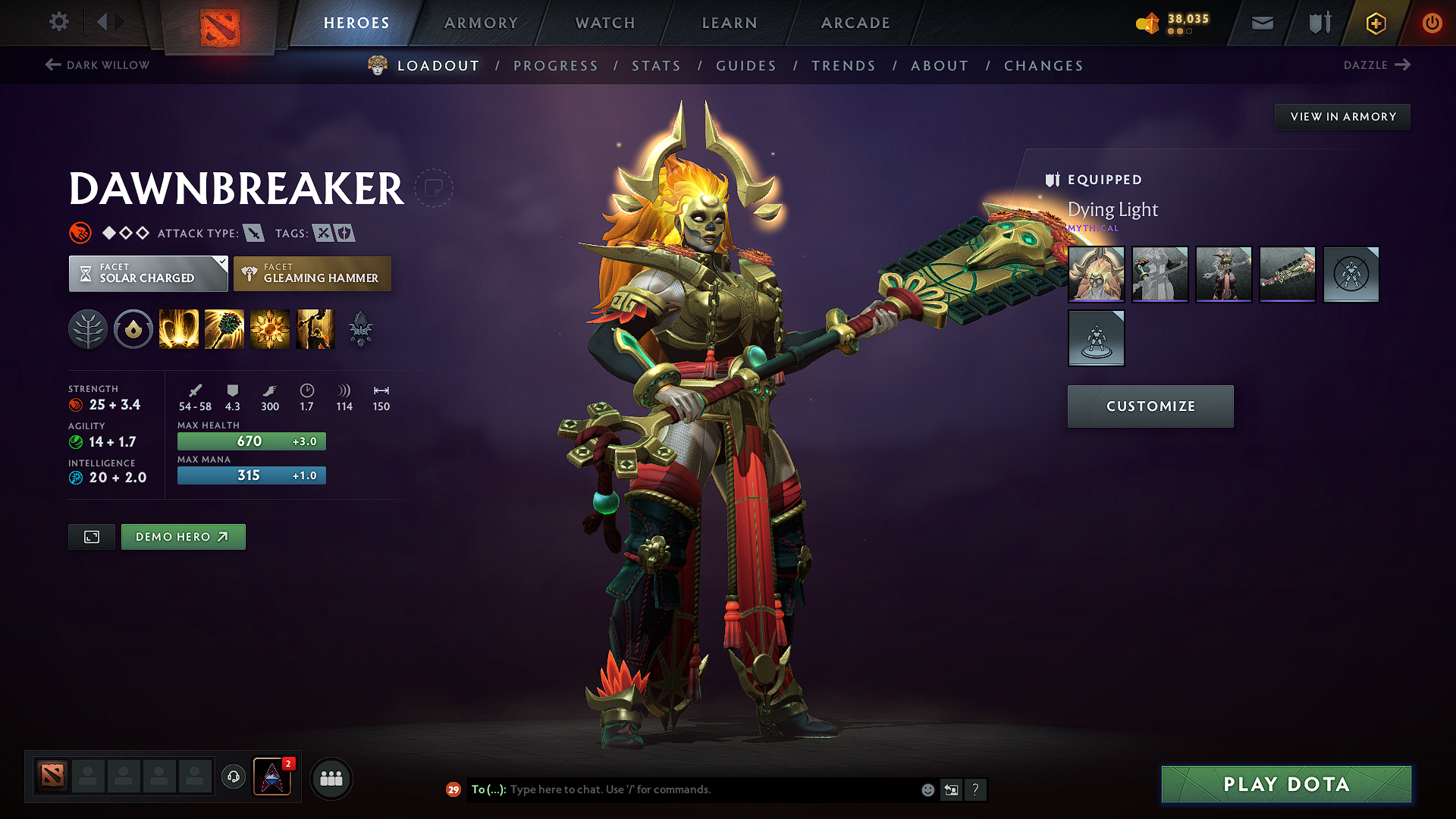Type a message in the chat field

pos(682,789)
